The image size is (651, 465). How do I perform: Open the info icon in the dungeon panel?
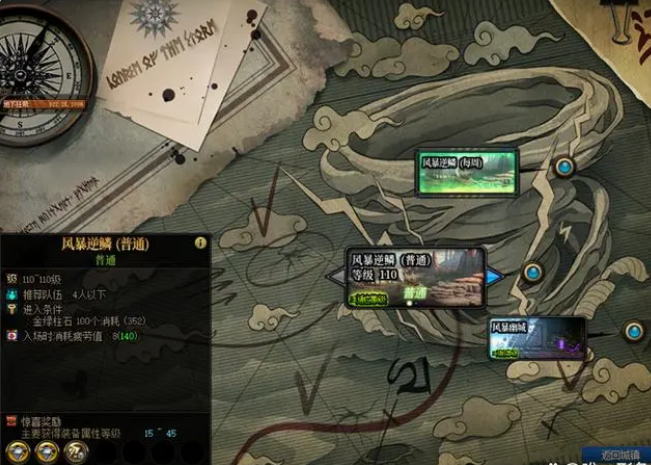click(x=200, y=243)
